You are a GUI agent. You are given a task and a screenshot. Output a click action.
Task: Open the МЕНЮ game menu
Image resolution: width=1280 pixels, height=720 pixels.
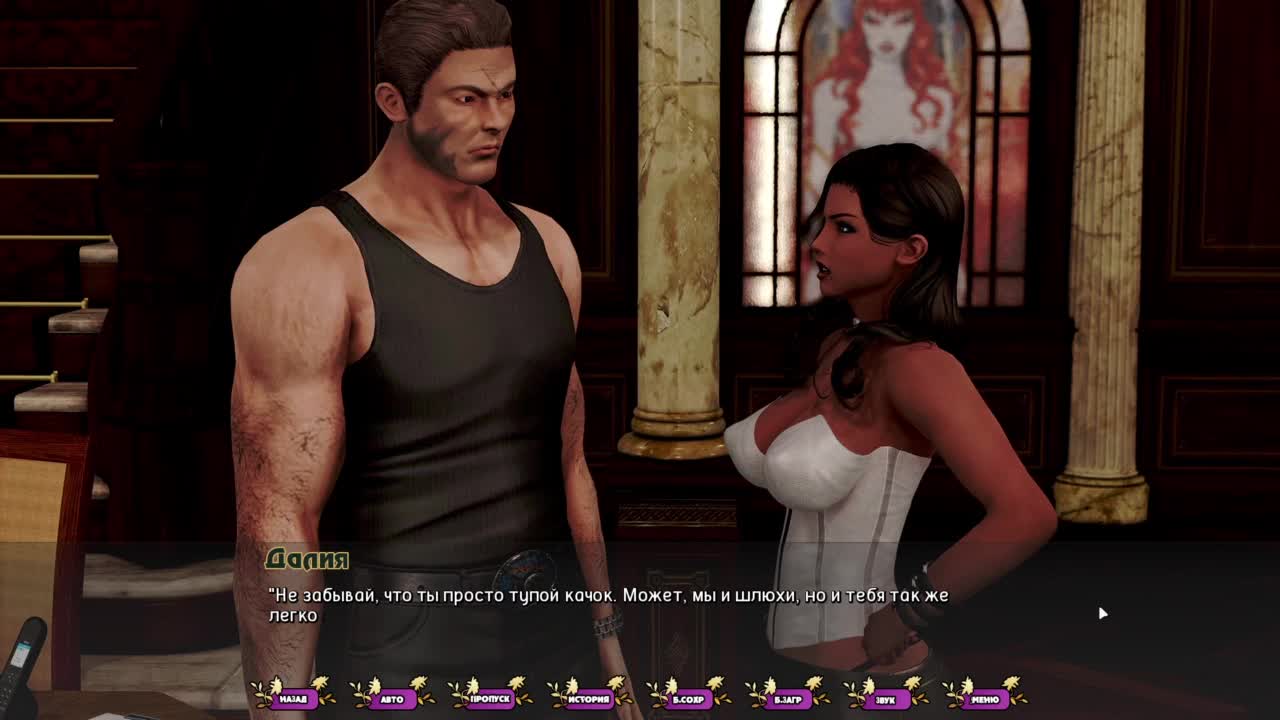[x=985, y=698]
